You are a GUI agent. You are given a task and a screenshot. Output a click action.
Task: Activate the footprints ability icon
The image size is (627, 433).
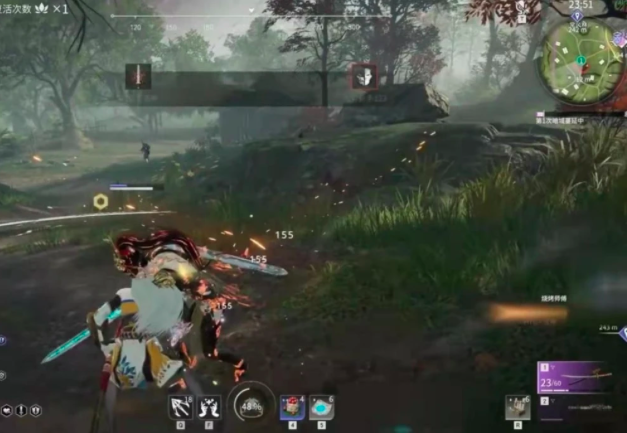pos(209,407)
